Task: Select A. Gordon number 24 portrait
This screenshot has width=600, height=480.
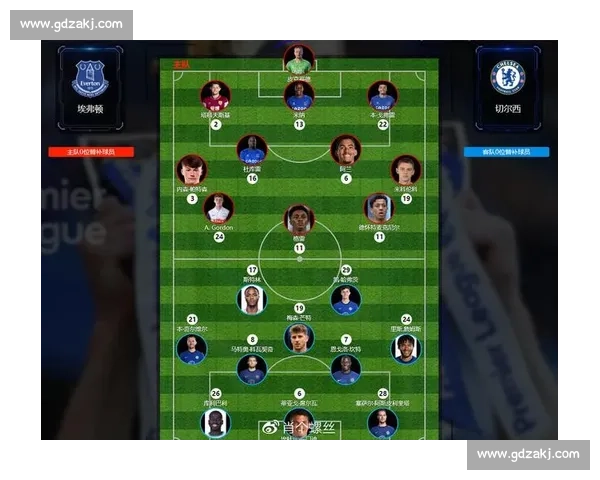Action: pos(218,208)
